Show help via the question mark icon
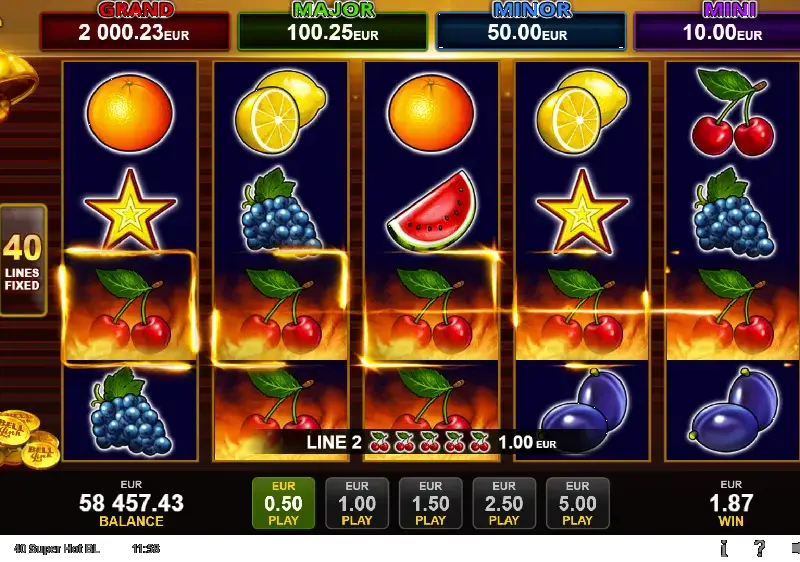This screenshot has width=800, height=562. 760,547
